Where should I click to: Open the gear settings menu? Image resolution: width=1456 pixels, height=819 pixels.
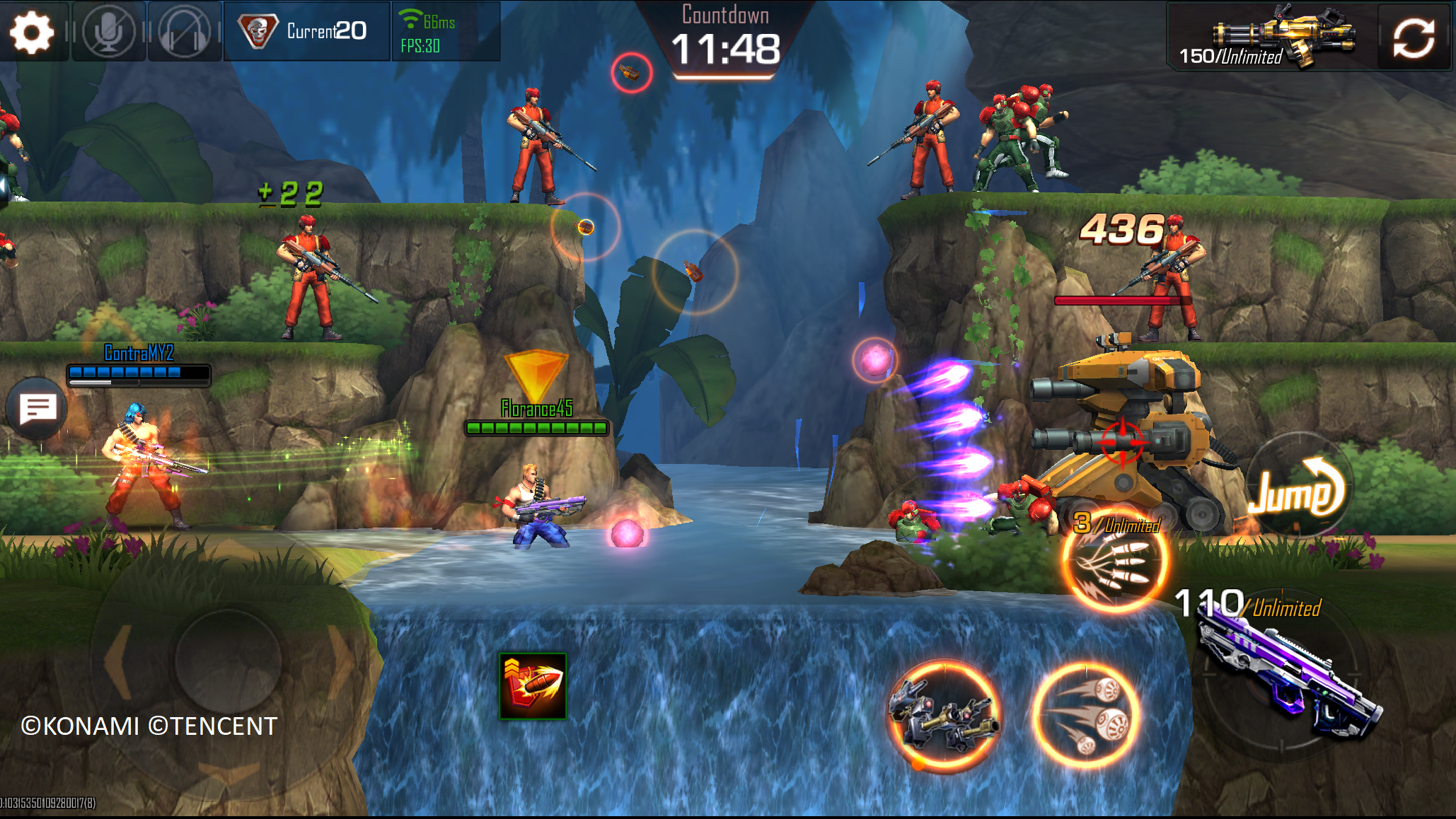(32, 32)
